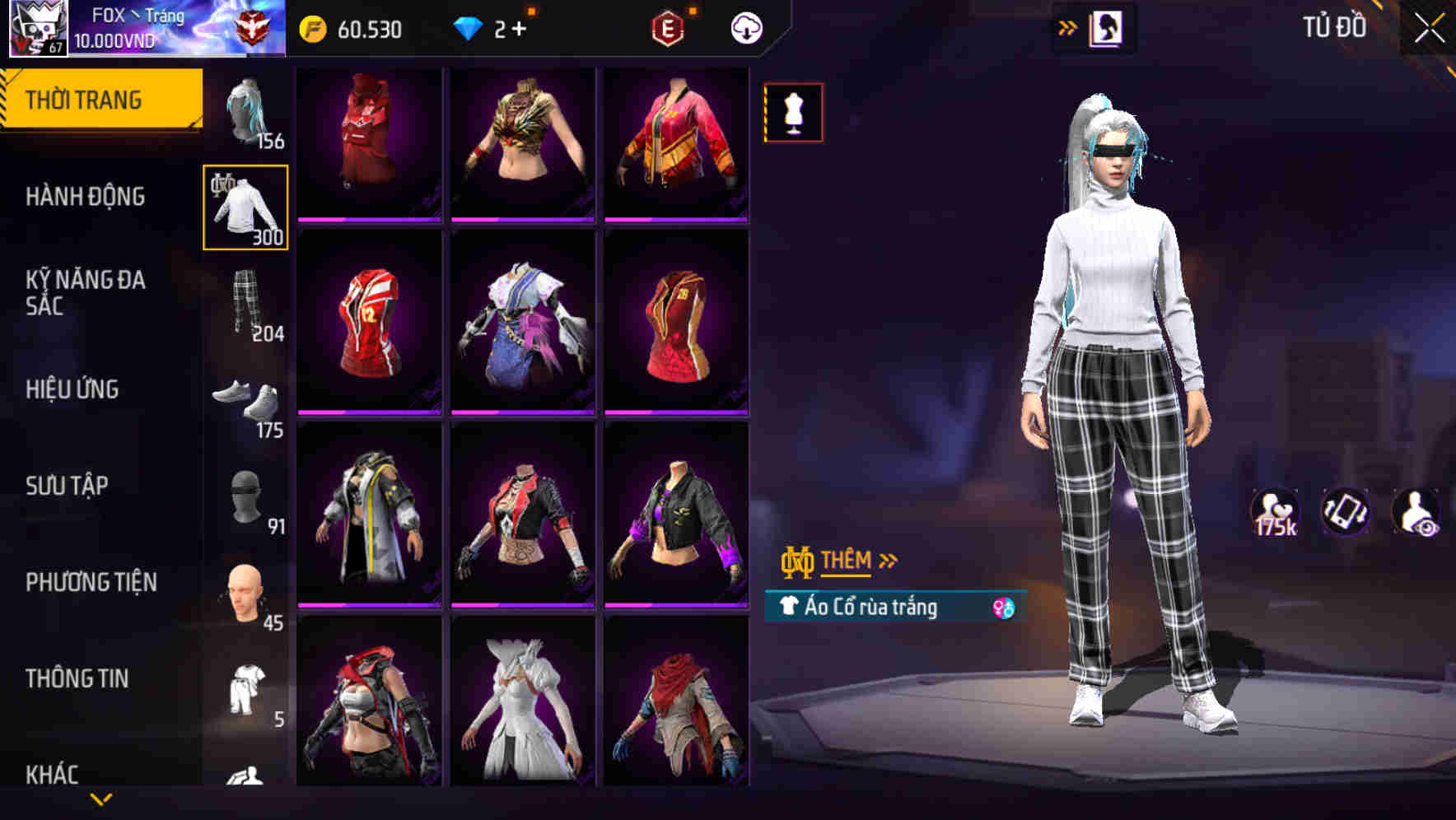1456x820 pixels.
Task: Switch to the HÀNH ĐỘNG tab
Action: point(88,196)
